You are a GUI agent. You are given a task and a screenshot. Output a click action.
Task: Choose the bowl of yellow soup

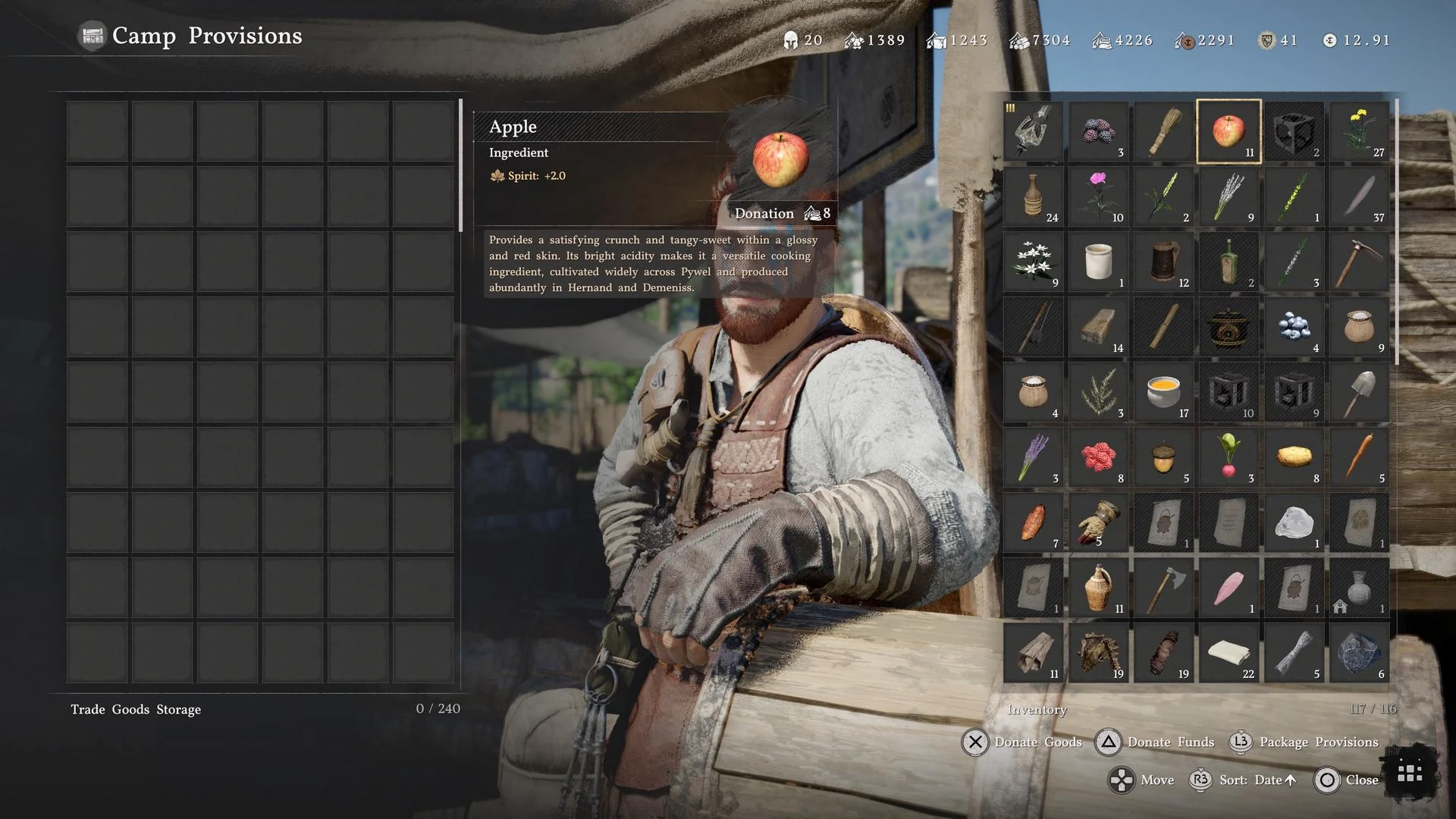pyautogui.click(x=1163, y=392)
